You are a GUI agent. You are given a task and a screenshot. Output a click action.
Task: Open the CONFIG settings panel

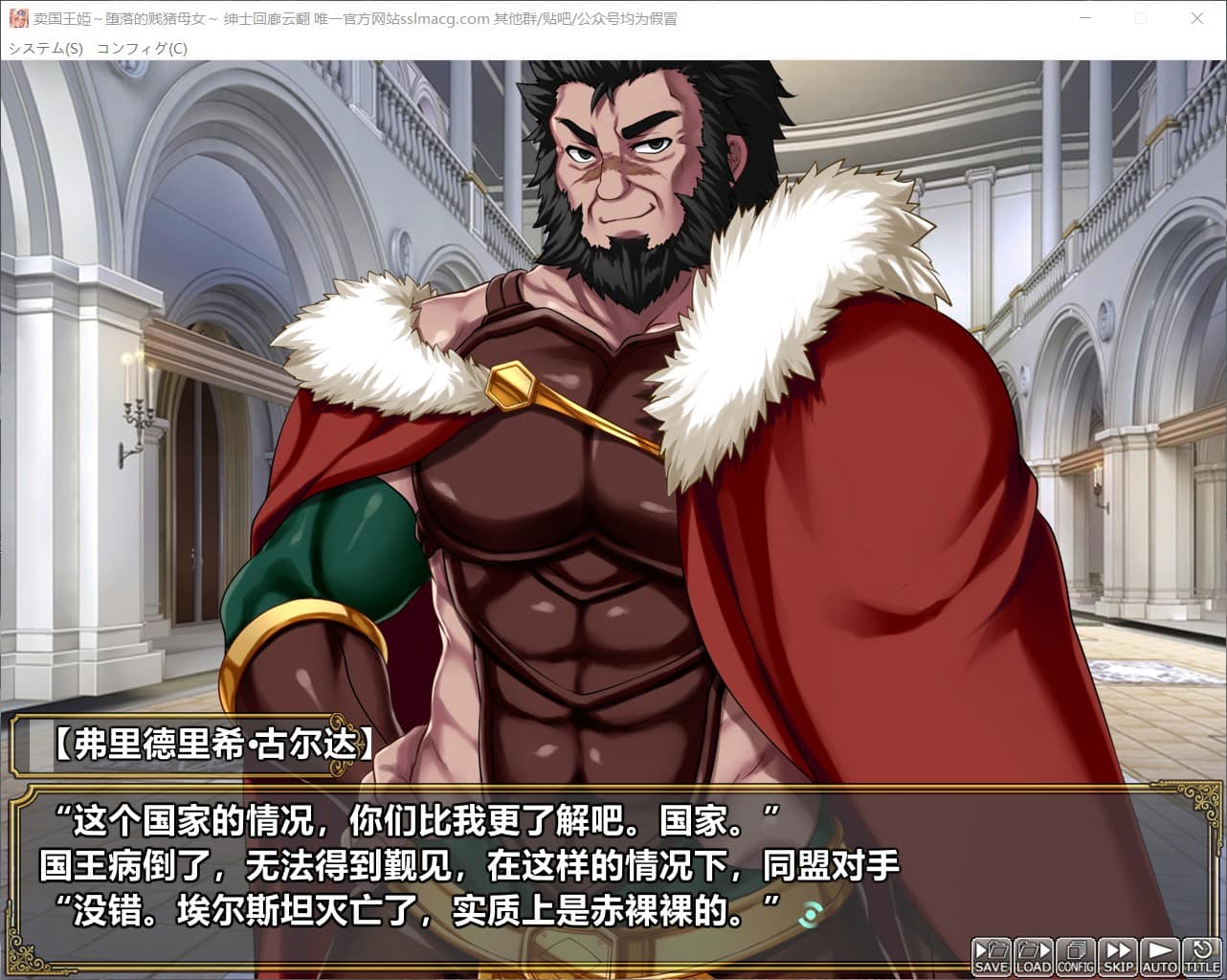(x=1076, y=954)
